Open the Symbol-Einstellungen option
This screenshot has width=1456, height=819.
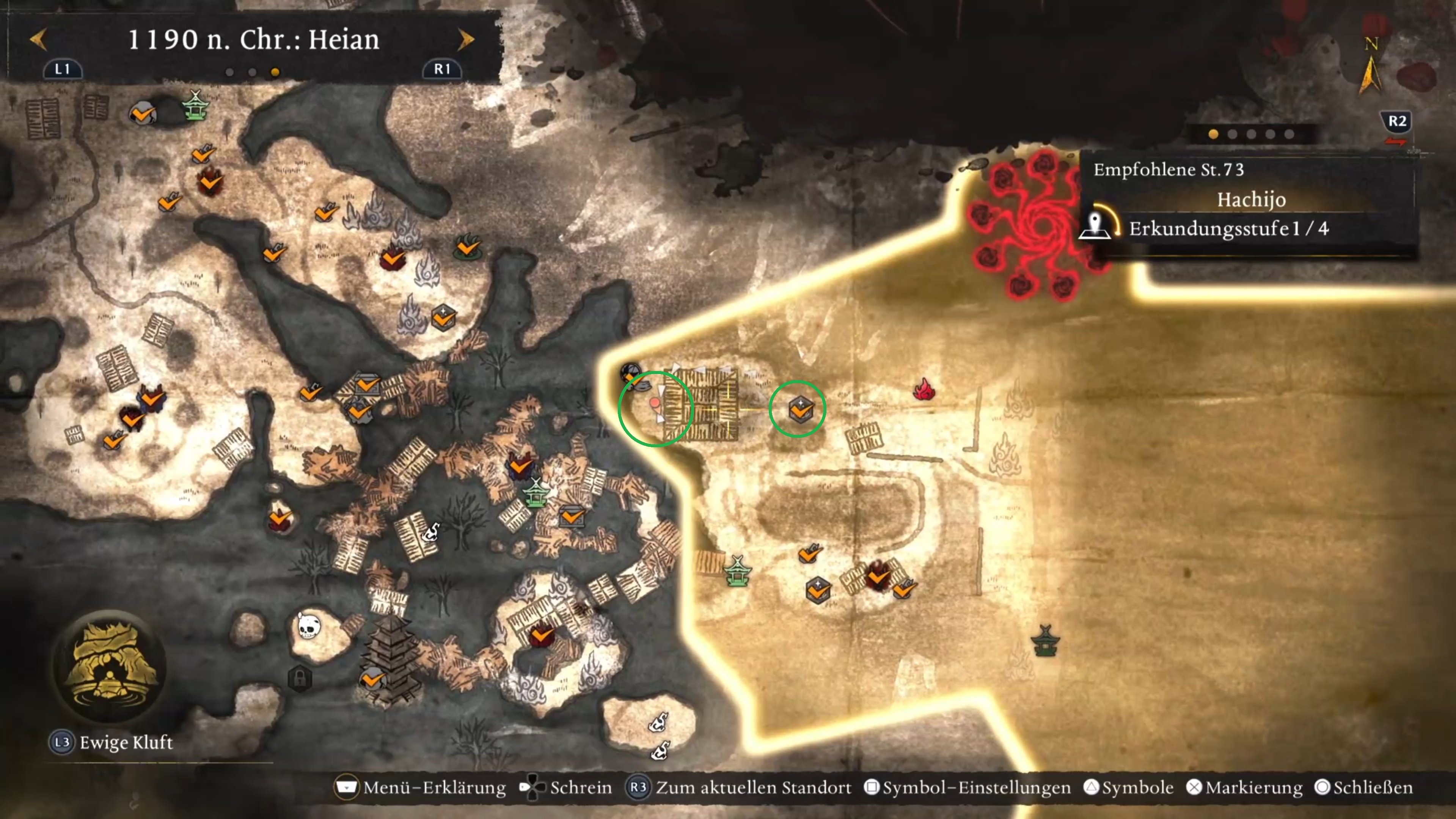point(968,788)
